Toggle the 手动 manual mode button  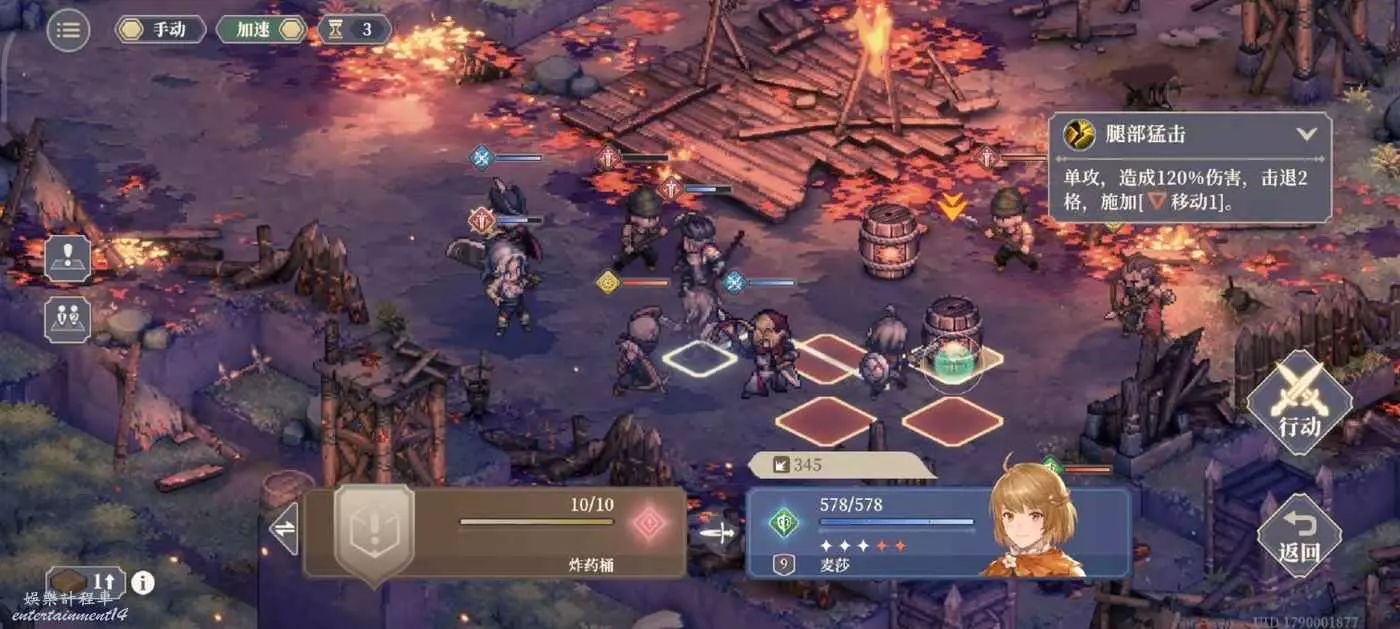(160, 29)
